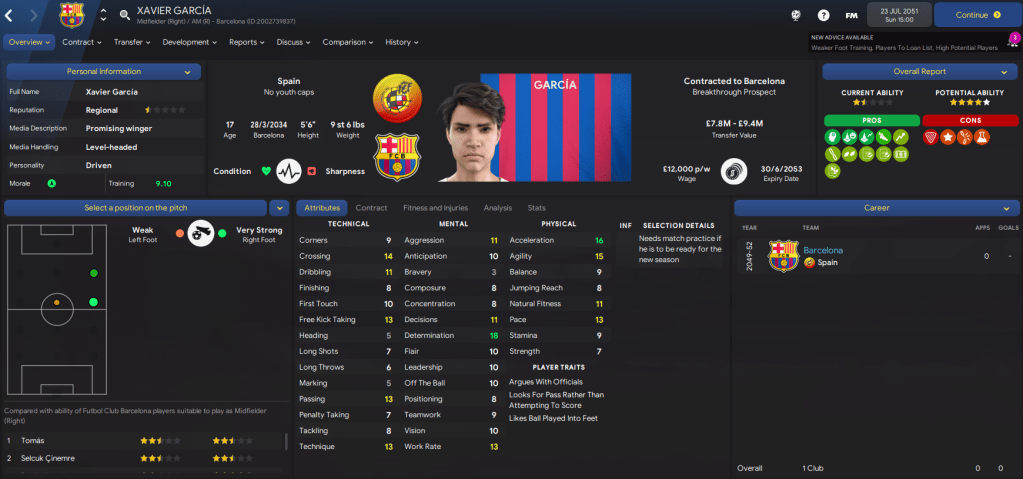Open the Contract menu in top bar

(81, 42)
